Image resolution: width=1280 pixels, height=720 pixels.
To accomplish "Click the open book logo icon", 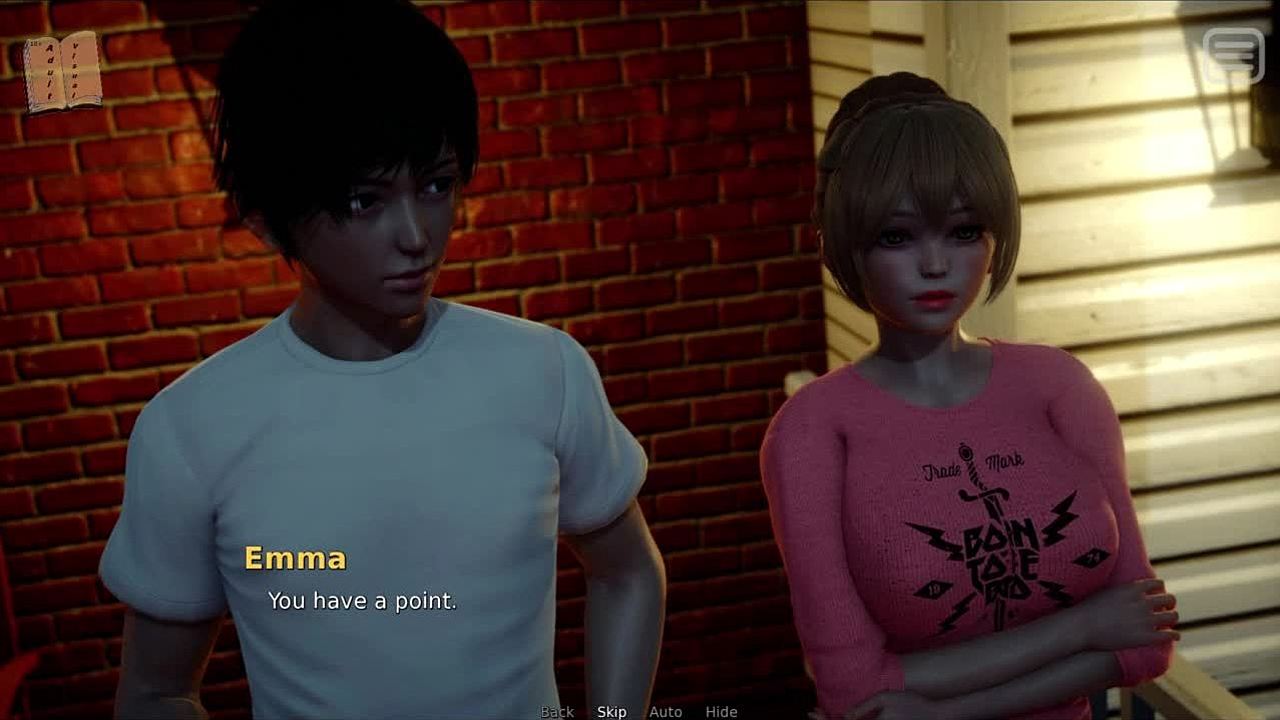I will (x=63, y=72).
